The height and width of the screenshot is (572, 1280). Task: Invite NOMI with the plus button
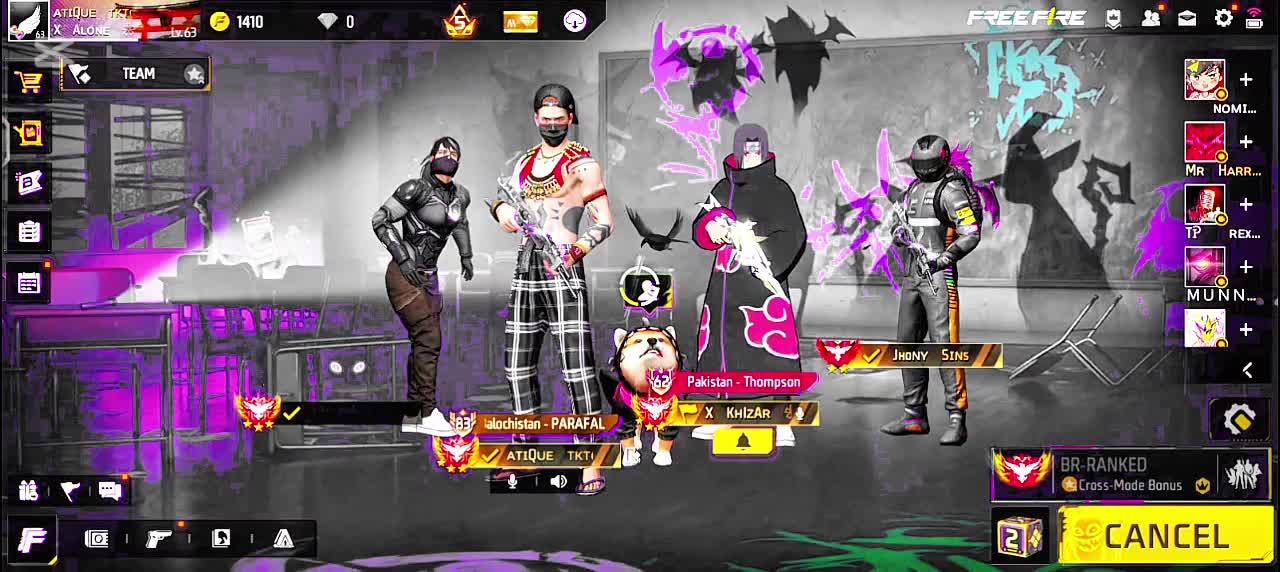pyautogui.click(x=1246, y=80)
